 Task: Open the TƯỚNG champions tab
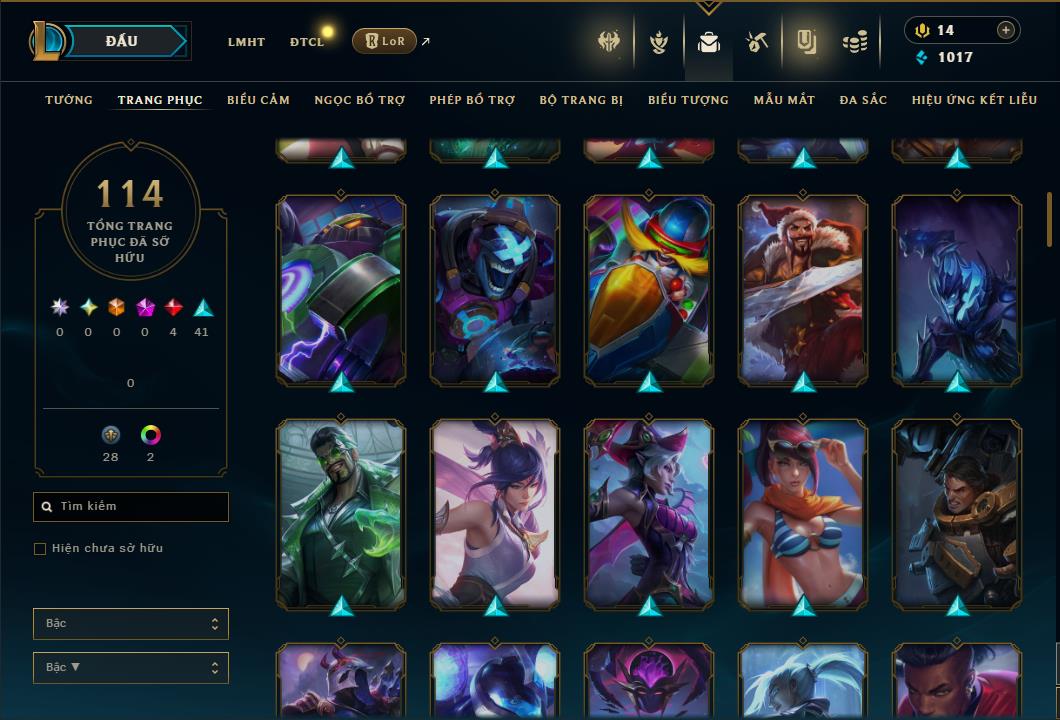(x=69, y=100)
